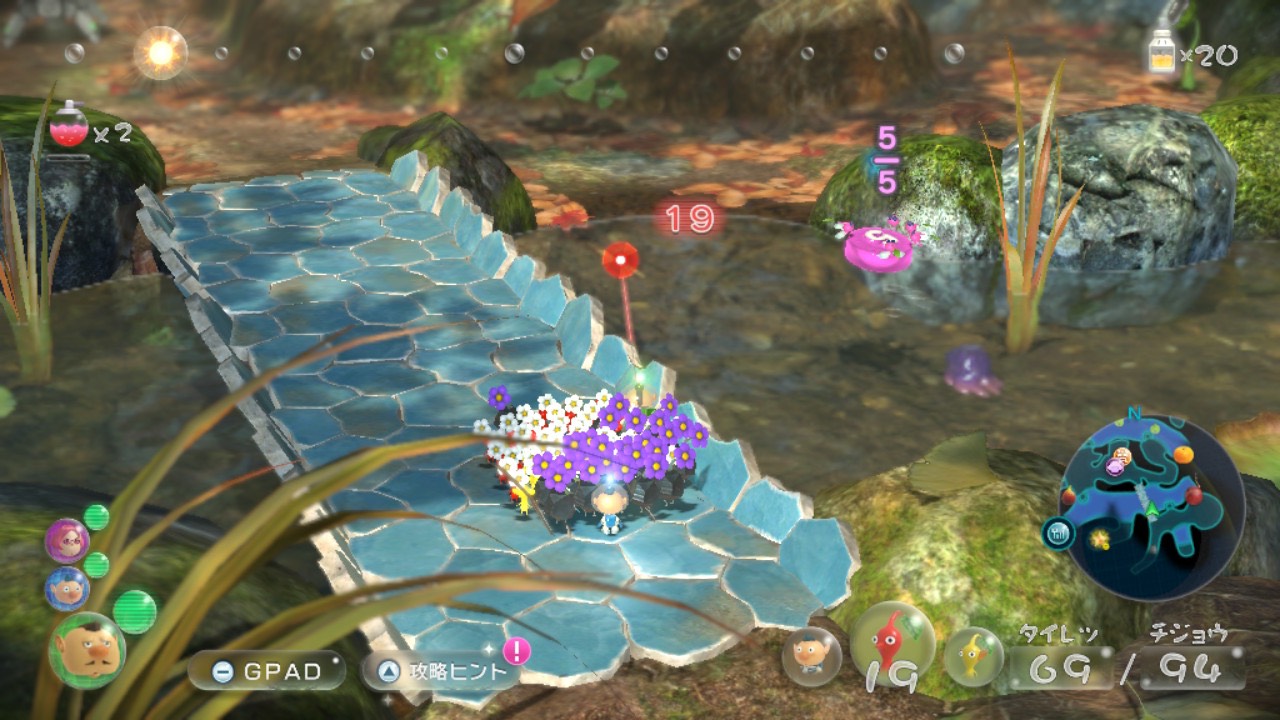Select the leader bubble beside red Pikmin
Viewport: 1280px width, 720px height.
tap(811, 656)
